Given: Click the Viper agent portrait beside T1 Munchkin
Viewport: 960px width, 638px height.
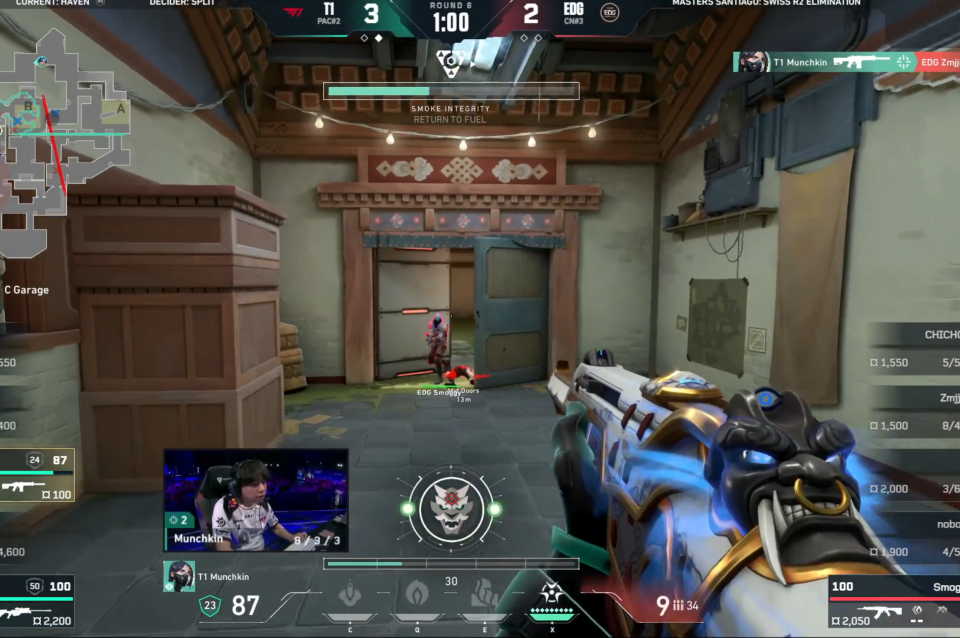Looking at the screenshot, I should 178,576.
